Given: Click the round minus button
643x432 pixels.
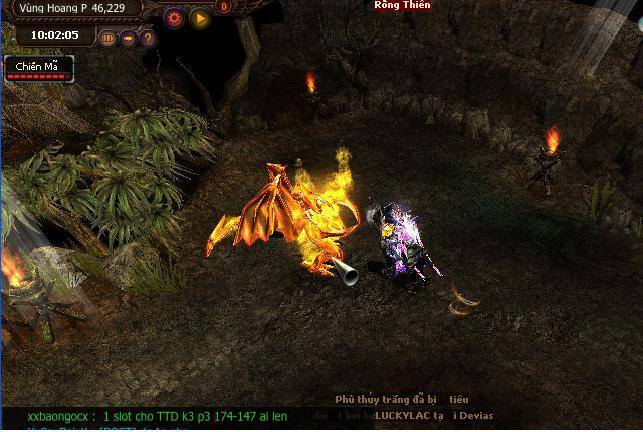Looking at the screenshot, I should click(129, 39).
